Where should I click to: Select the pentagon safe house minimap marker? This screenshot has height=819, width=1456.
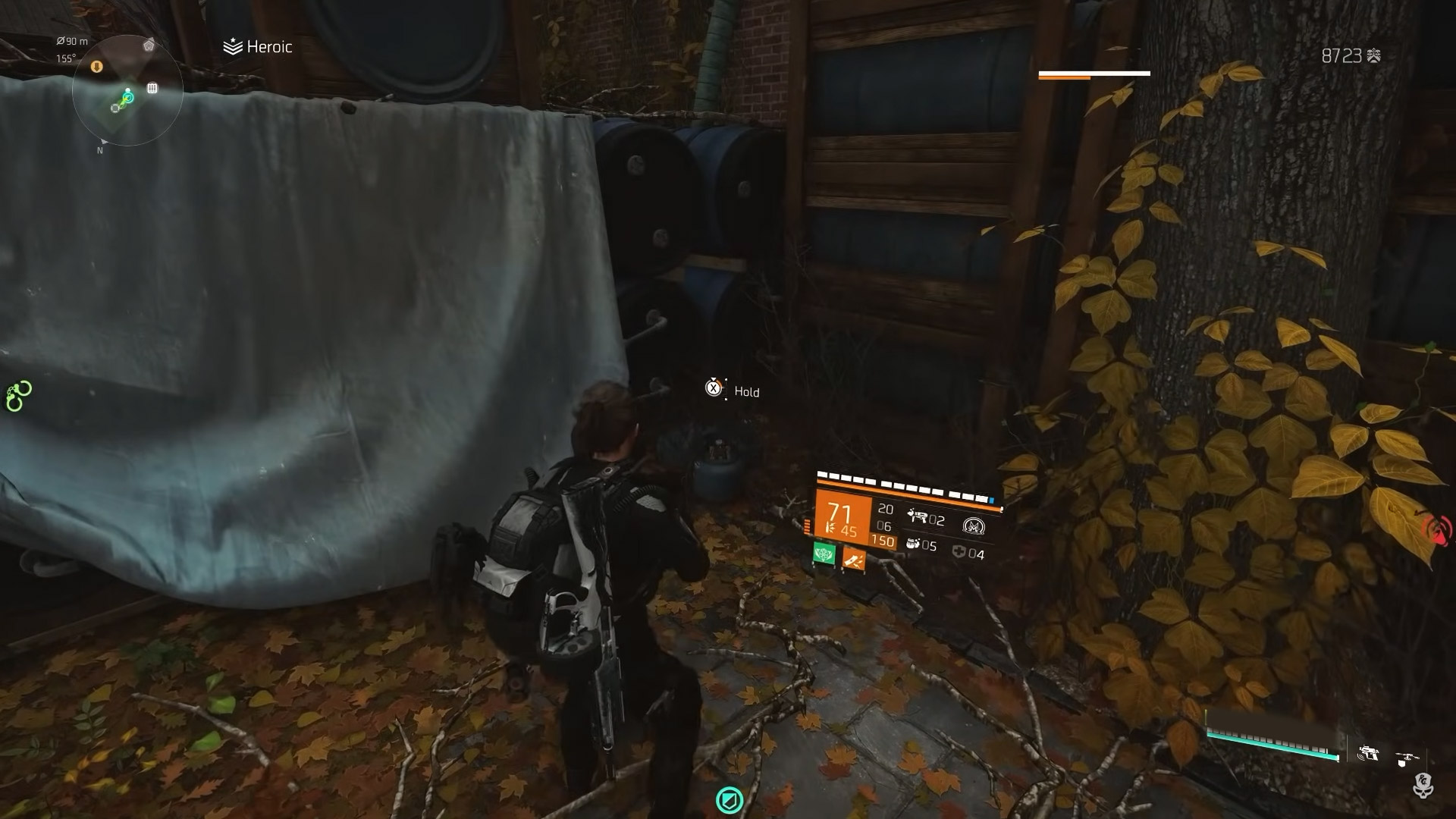point(149,45)
